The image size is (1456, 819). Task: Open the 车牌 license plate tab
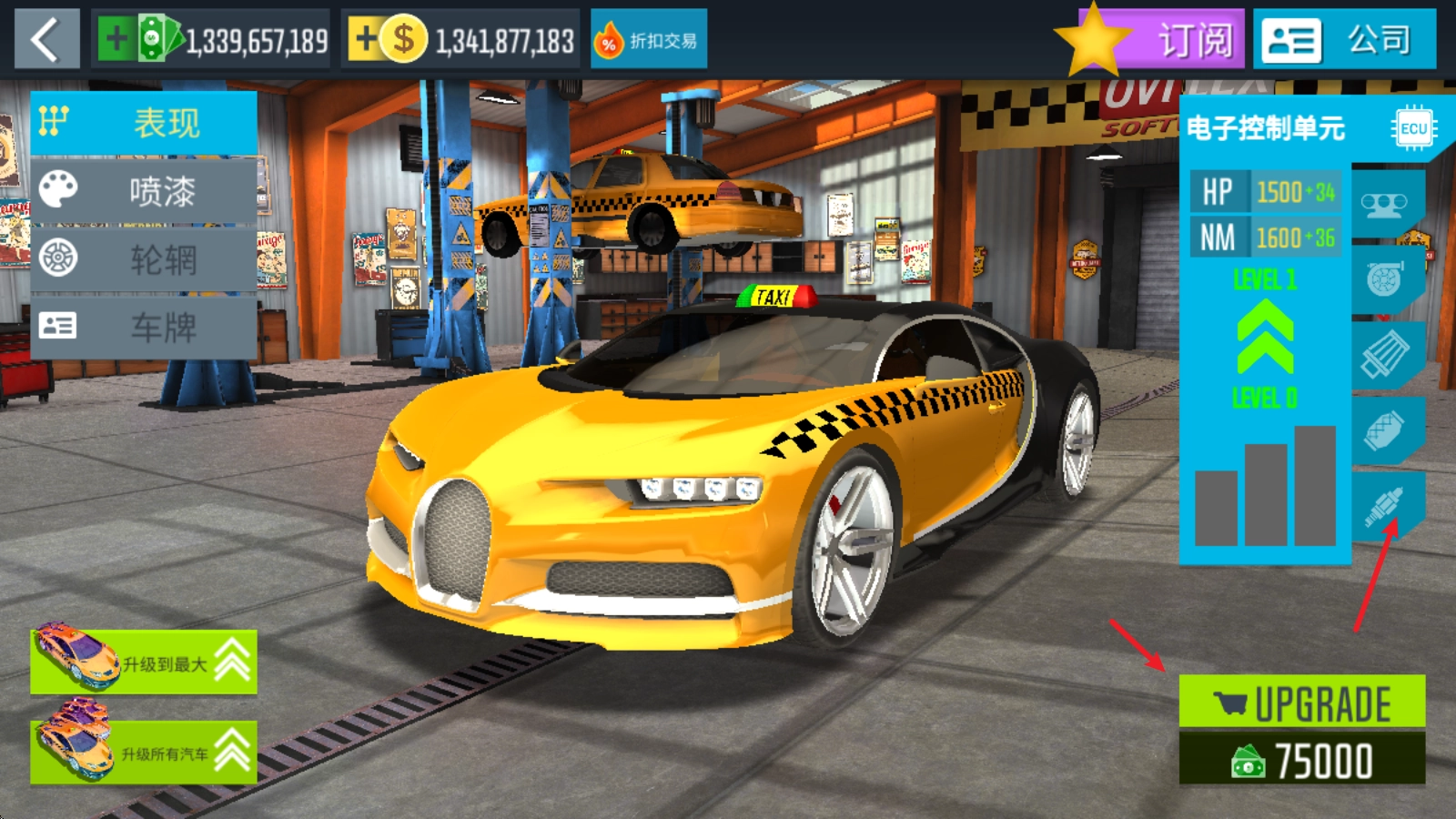pos(144,327)
